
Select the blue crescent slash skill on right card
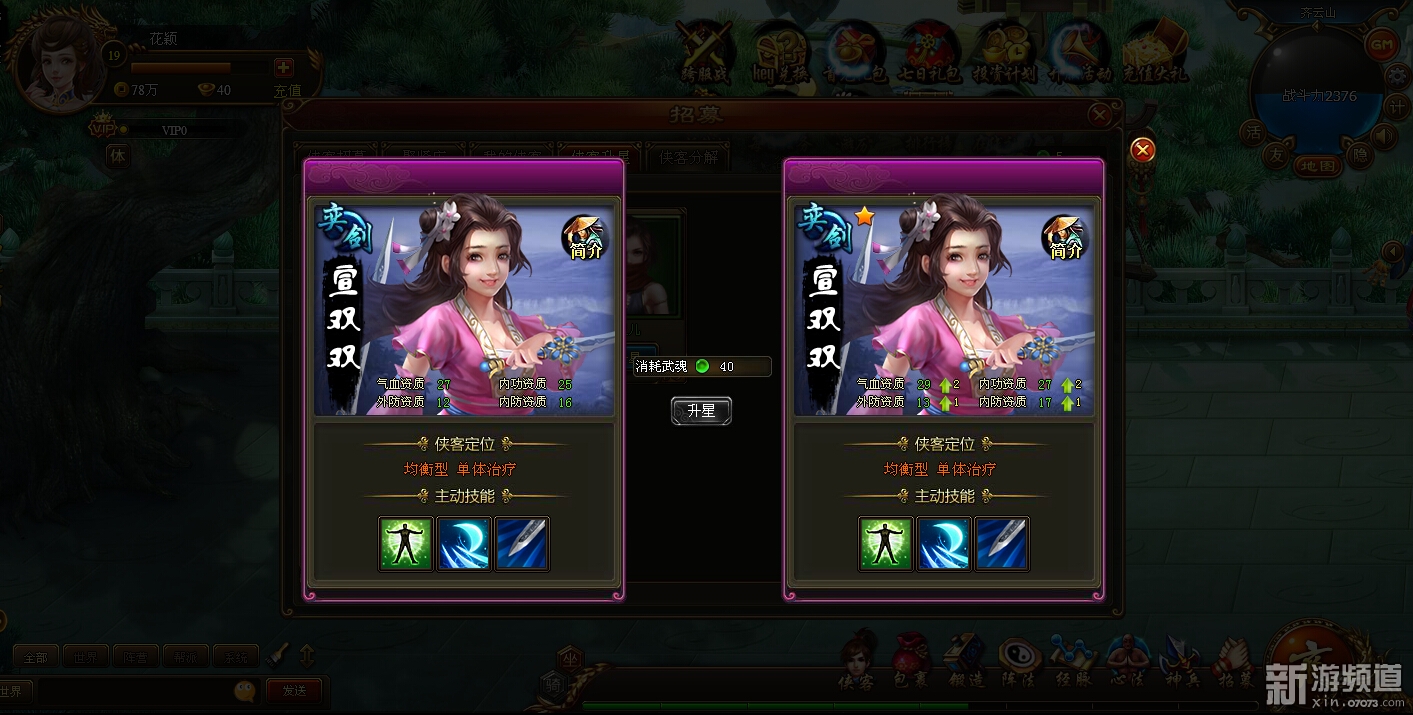(x=943, y=543)
